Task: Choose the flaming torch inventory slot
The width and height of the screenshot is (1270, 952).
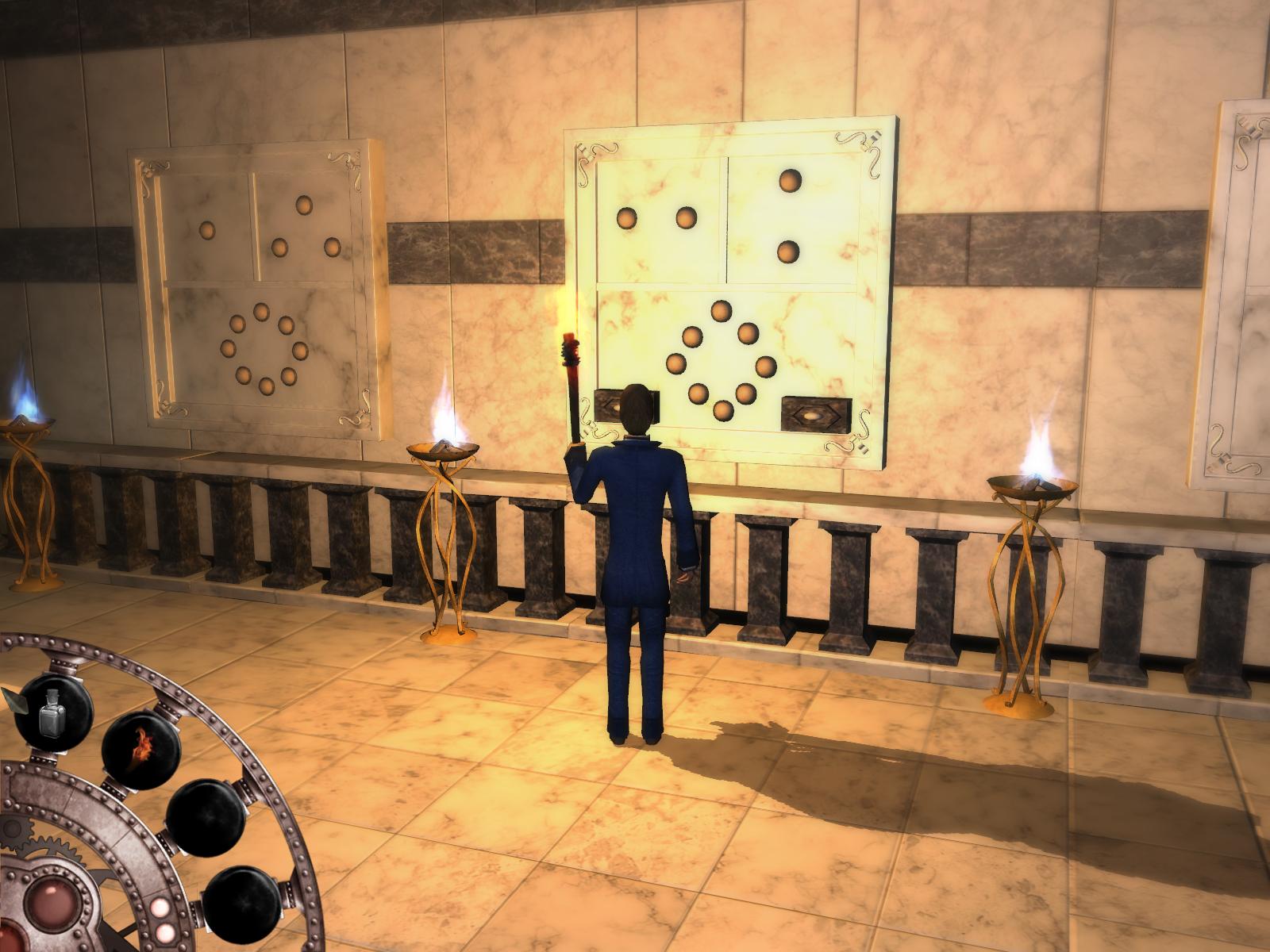Action: click(142, 749)
